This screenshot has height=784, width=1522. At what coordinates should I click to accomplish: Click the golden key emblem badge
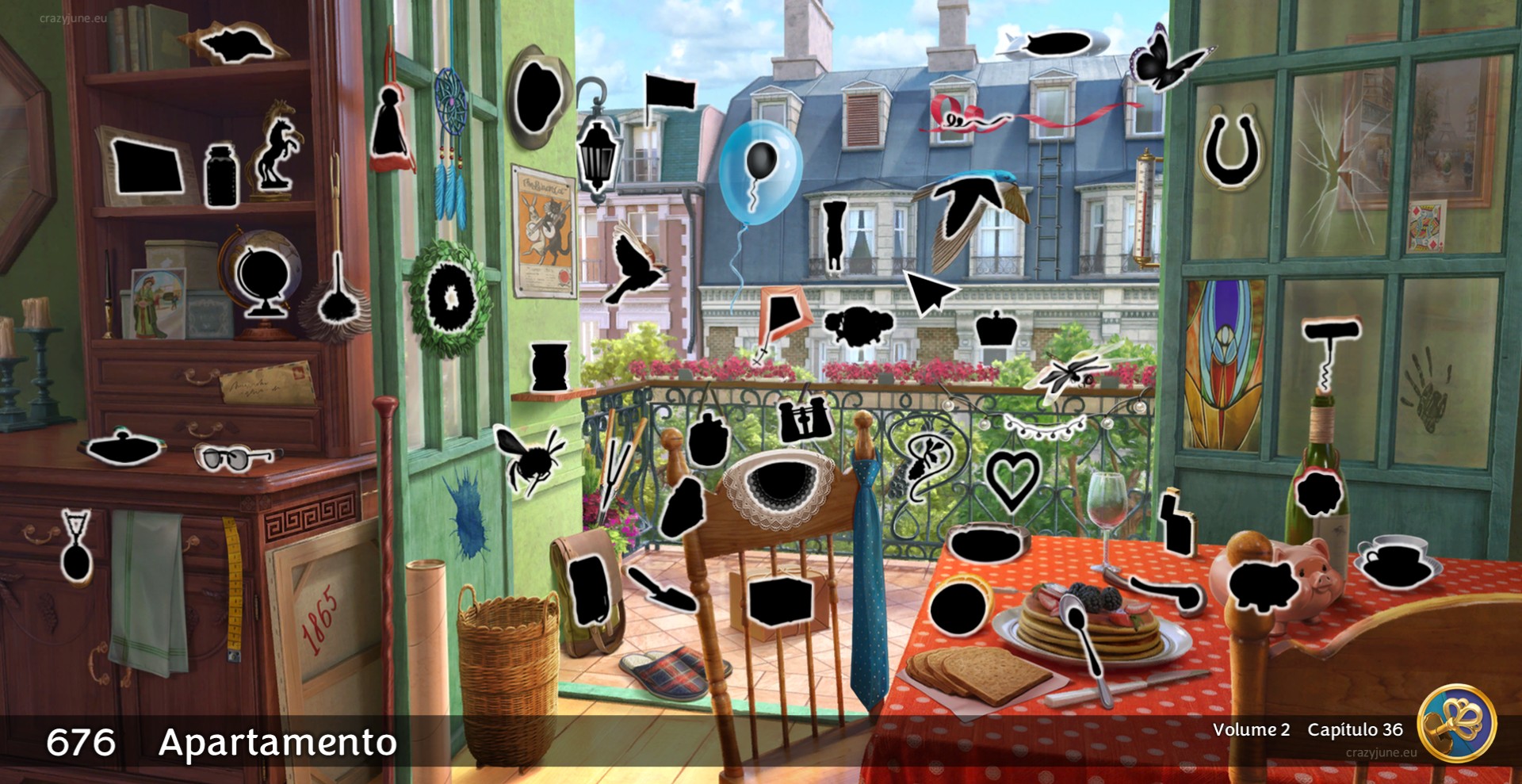(1457, 723)
